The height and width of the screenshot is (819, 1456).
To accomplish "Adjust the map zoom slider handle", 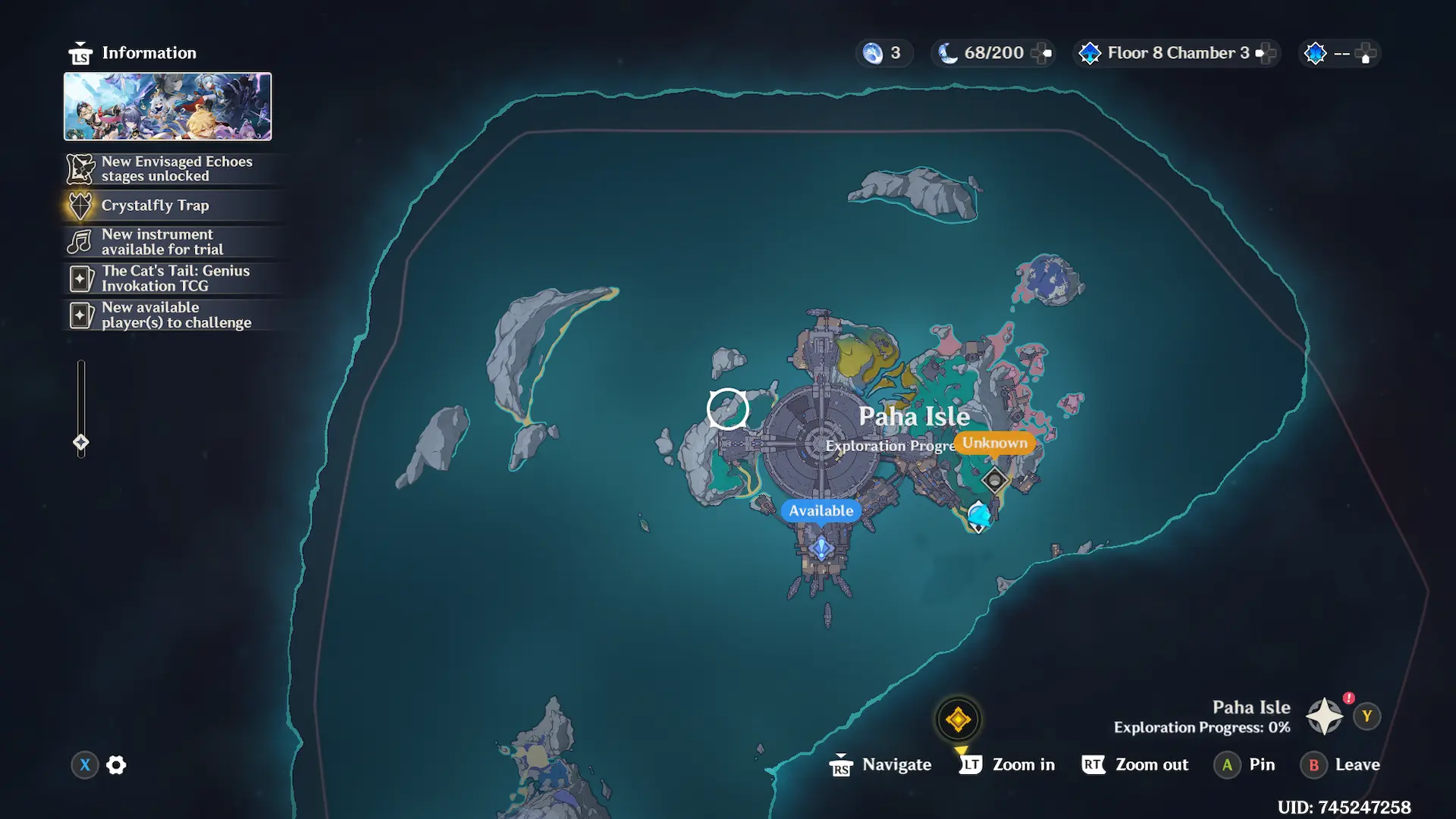I will 81,442.
